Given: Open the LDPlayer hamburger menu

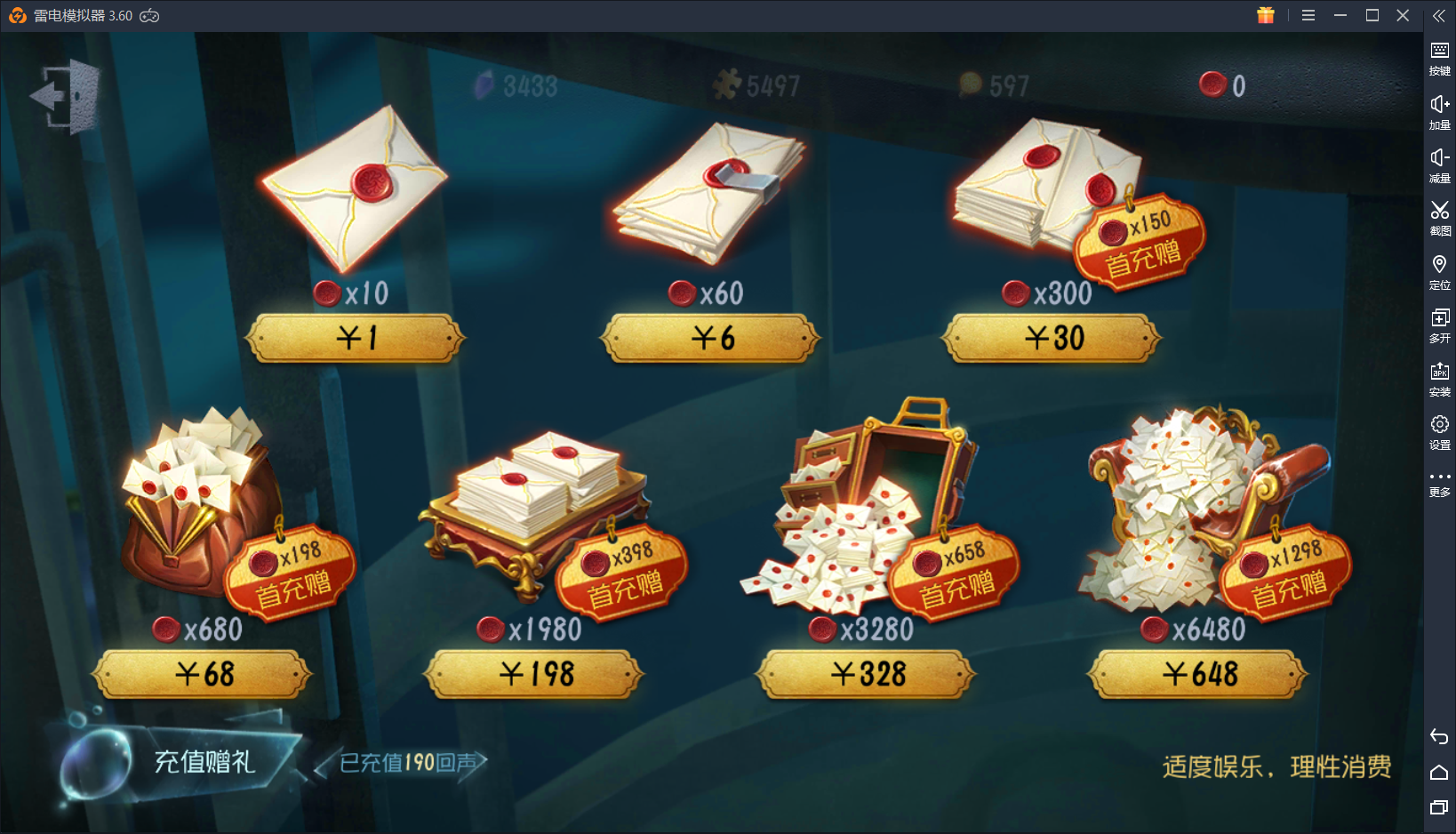Looking at the screenshot, I should (x=1308, y=15).
